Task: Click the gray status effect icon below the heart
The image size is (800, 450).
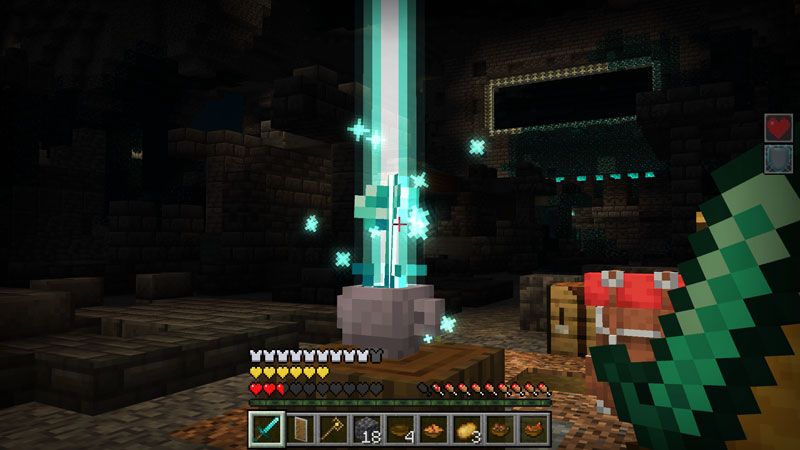Action: 778,160
